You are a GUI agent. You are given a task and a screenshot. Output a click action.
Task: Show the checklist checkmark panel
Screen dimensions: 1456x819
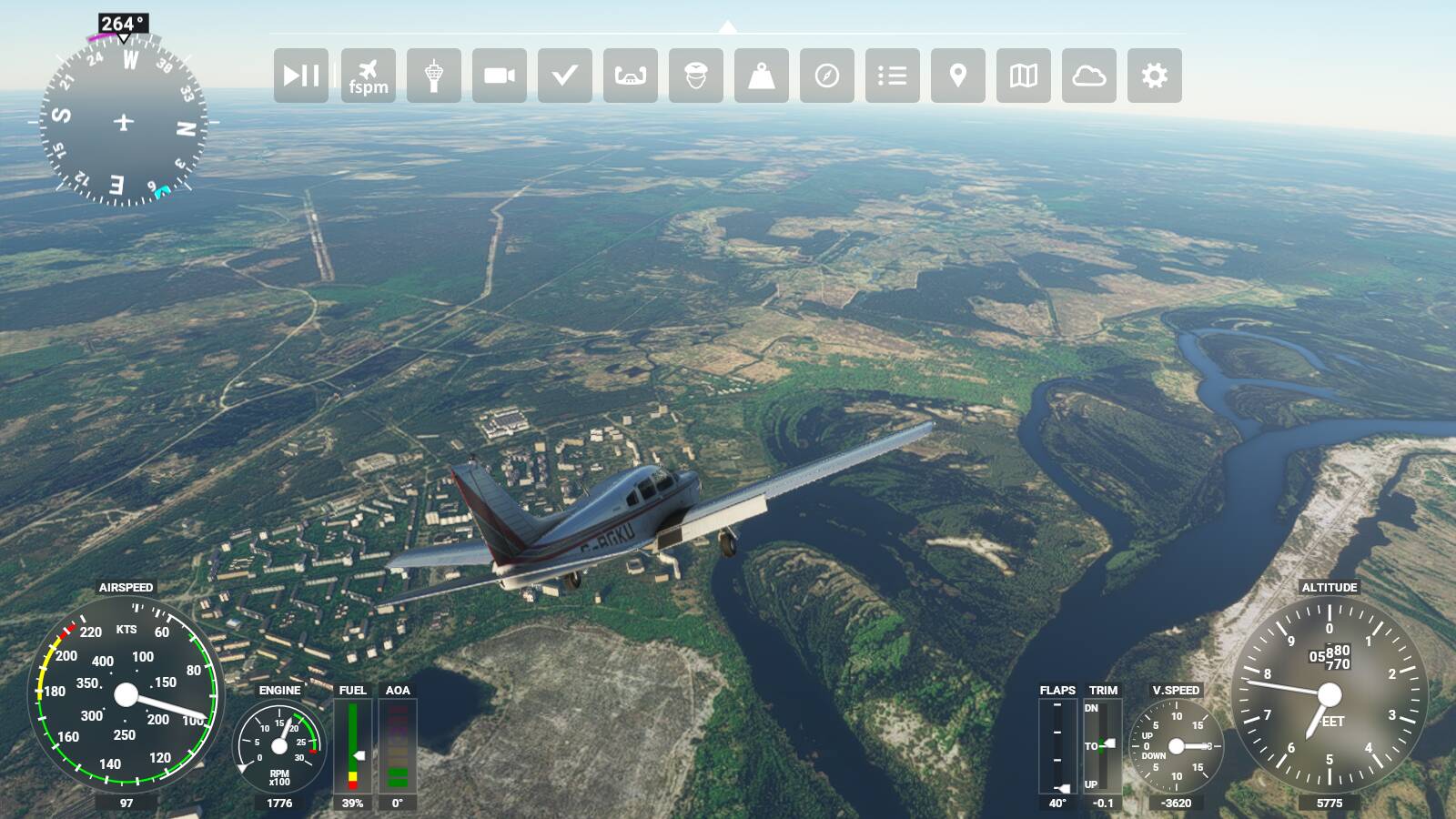point(565,76)
